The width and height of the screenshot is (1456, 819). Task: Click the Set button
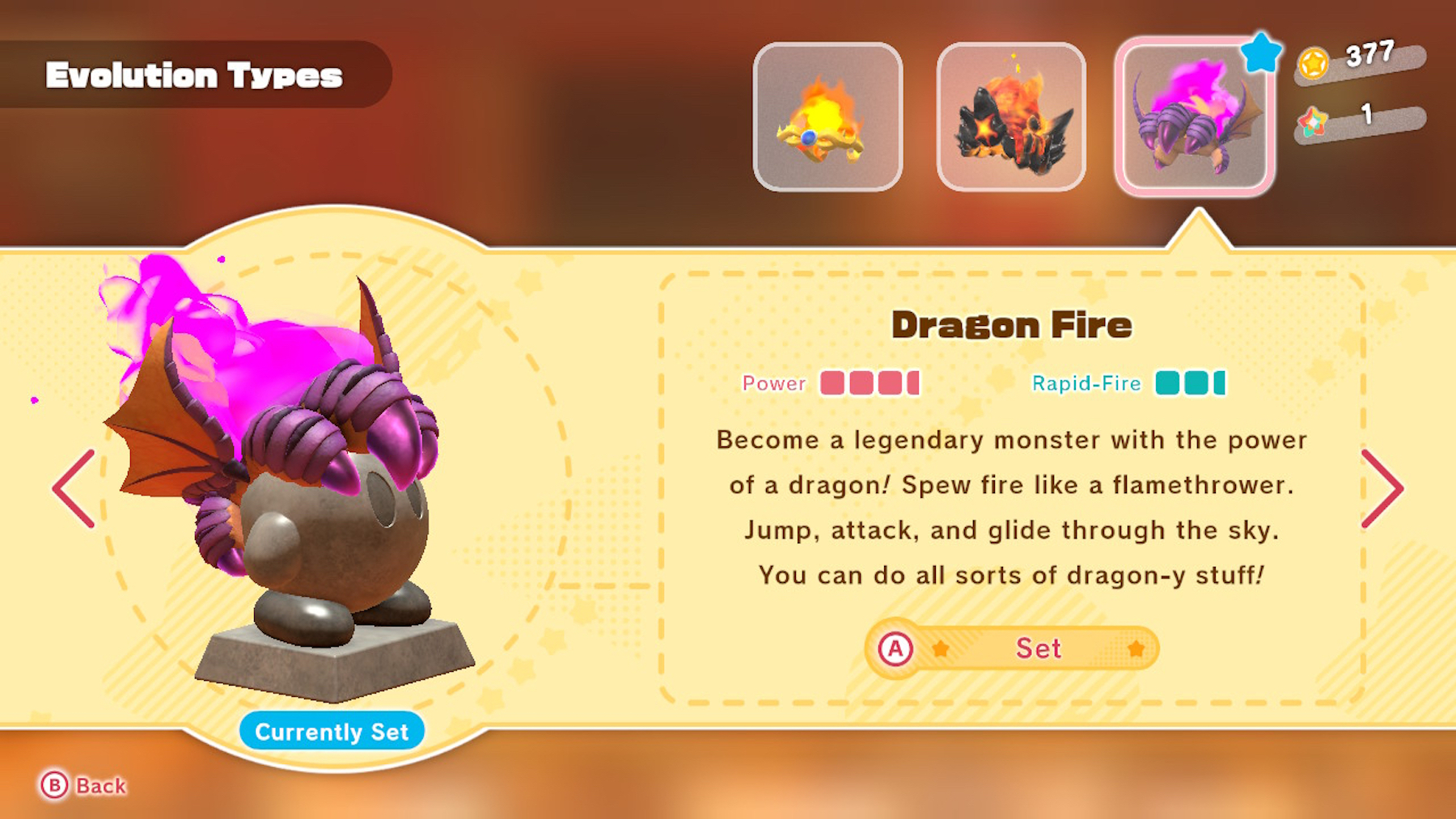click(x=1012, y=648)
